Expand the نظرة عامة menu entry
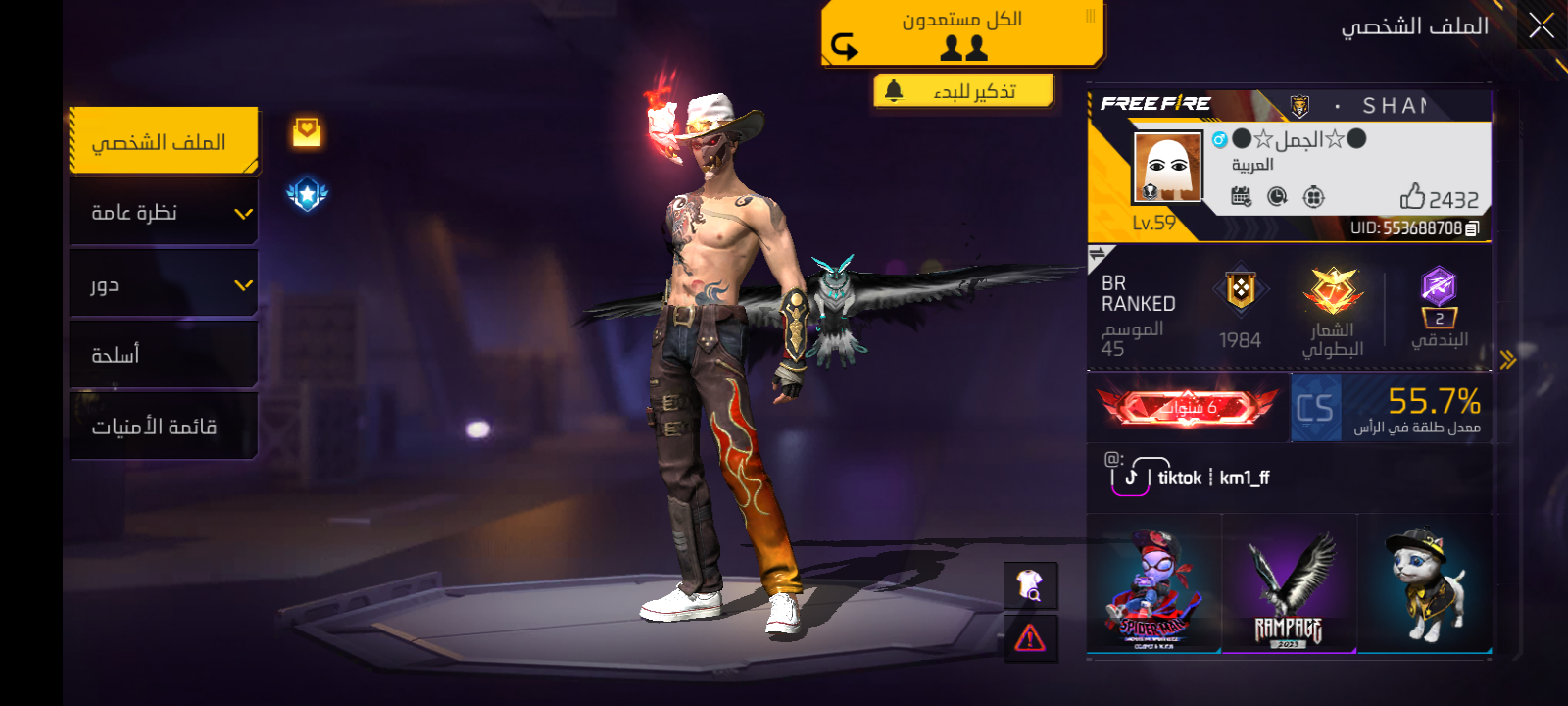The width and height of the screenshot is (1568, 706). click(163, 213)
